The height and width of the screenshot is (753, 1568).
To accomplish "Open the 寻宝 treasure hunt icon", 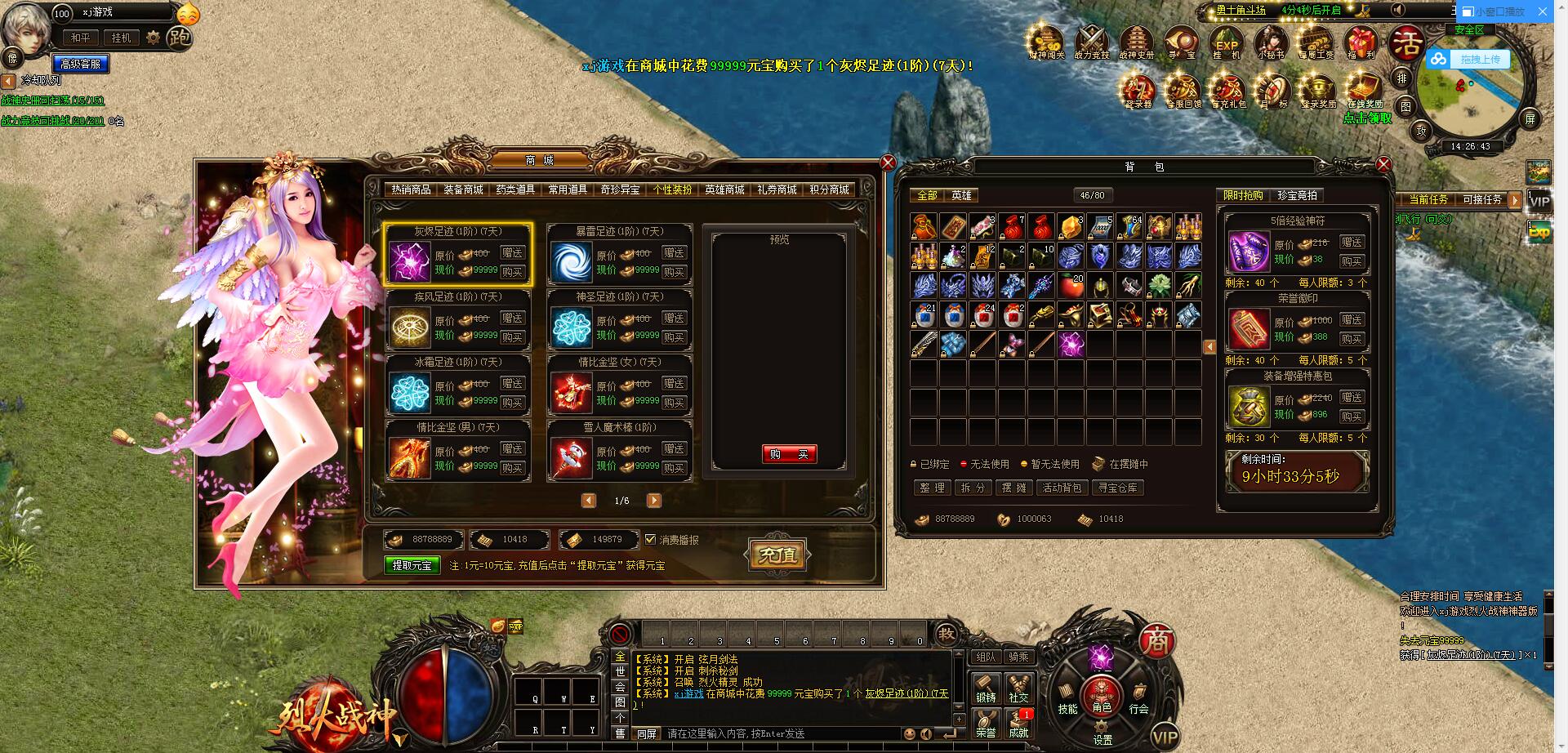I will 1182,39.
